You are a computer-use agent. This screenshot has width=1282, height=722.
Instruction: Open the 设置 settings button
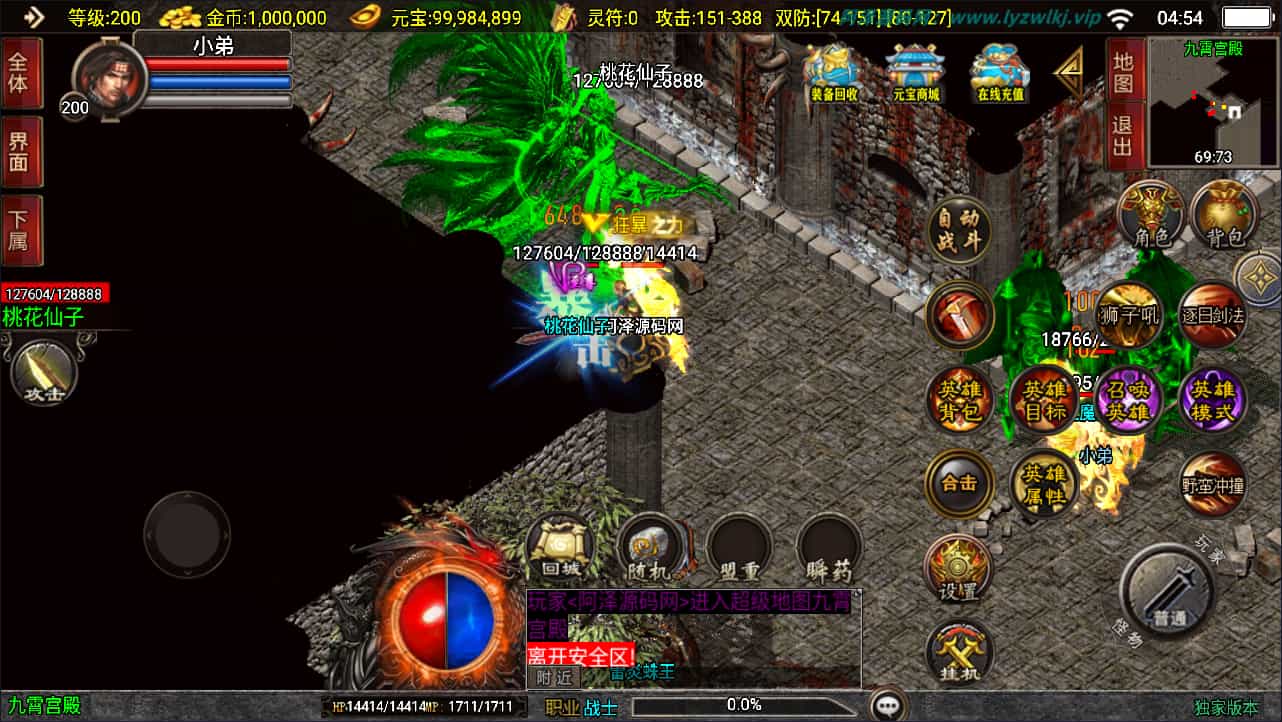coord(958,569)
